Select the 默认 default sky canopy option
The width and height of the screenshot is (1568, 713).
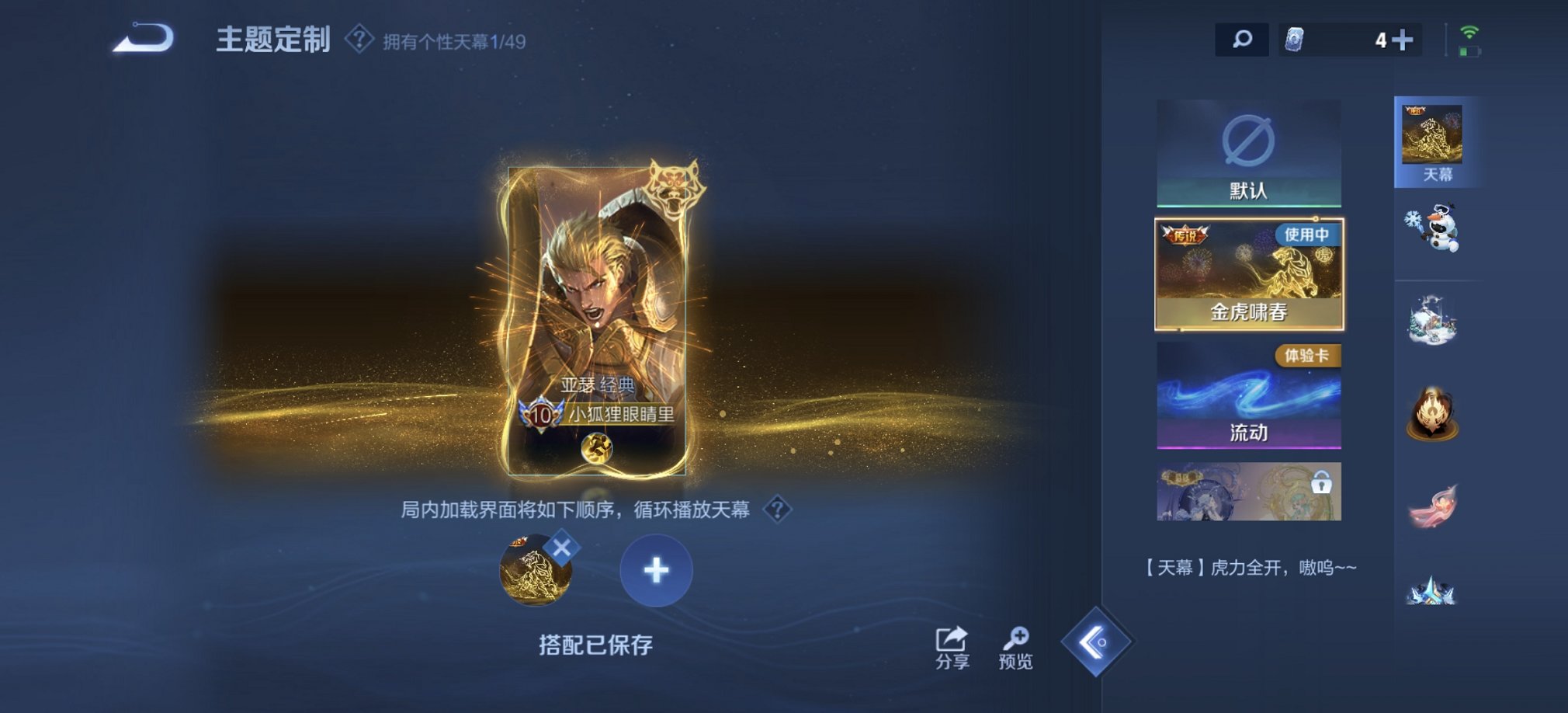click(x=1247, y=155)
